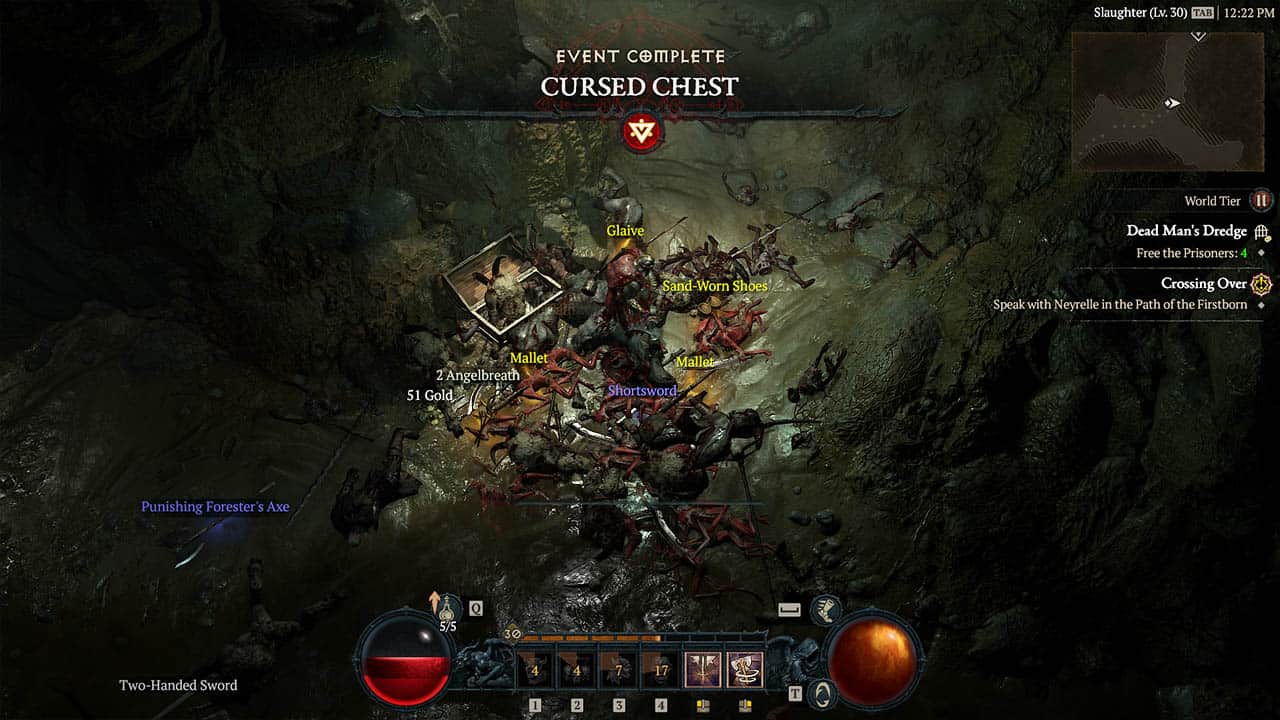The height and width of the screenshot is (720, 1280).
Task: Activate the whirling axe skill
Action: [x=744, y=669]
